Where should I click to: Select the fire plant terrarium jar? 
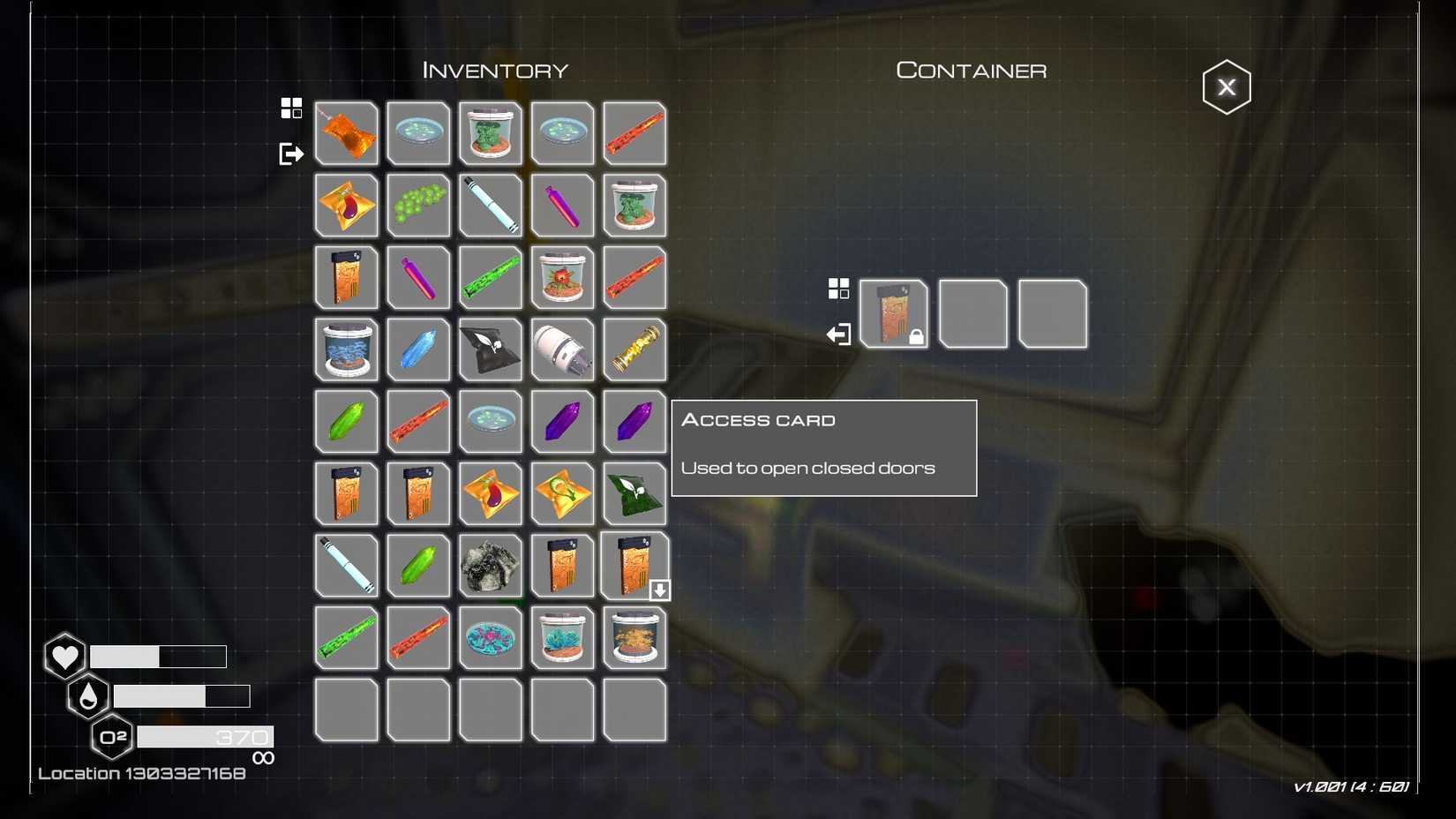coord(562,277)
